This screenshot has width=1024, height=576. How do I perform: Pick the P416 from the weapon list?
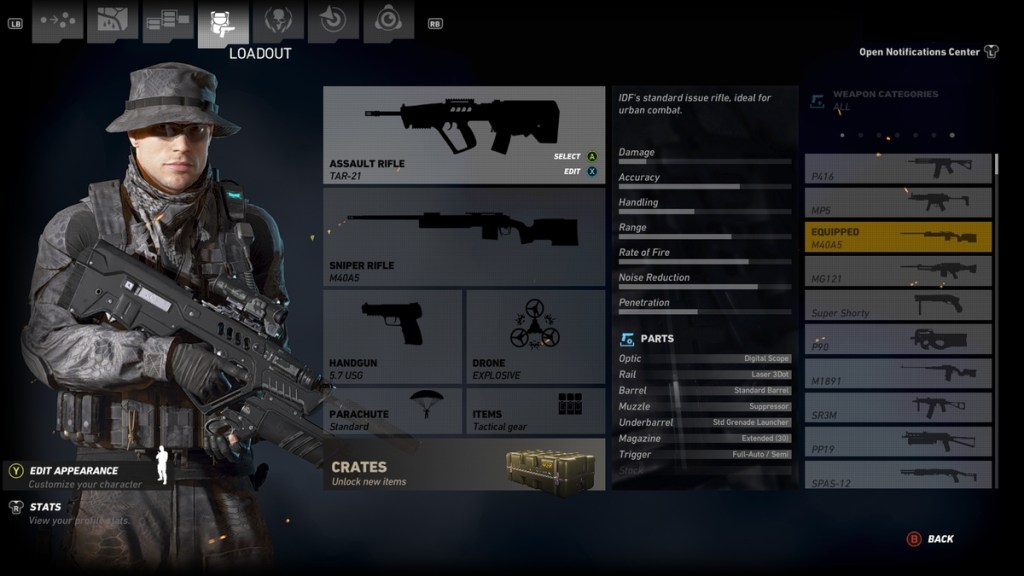(x=898, y=168)
